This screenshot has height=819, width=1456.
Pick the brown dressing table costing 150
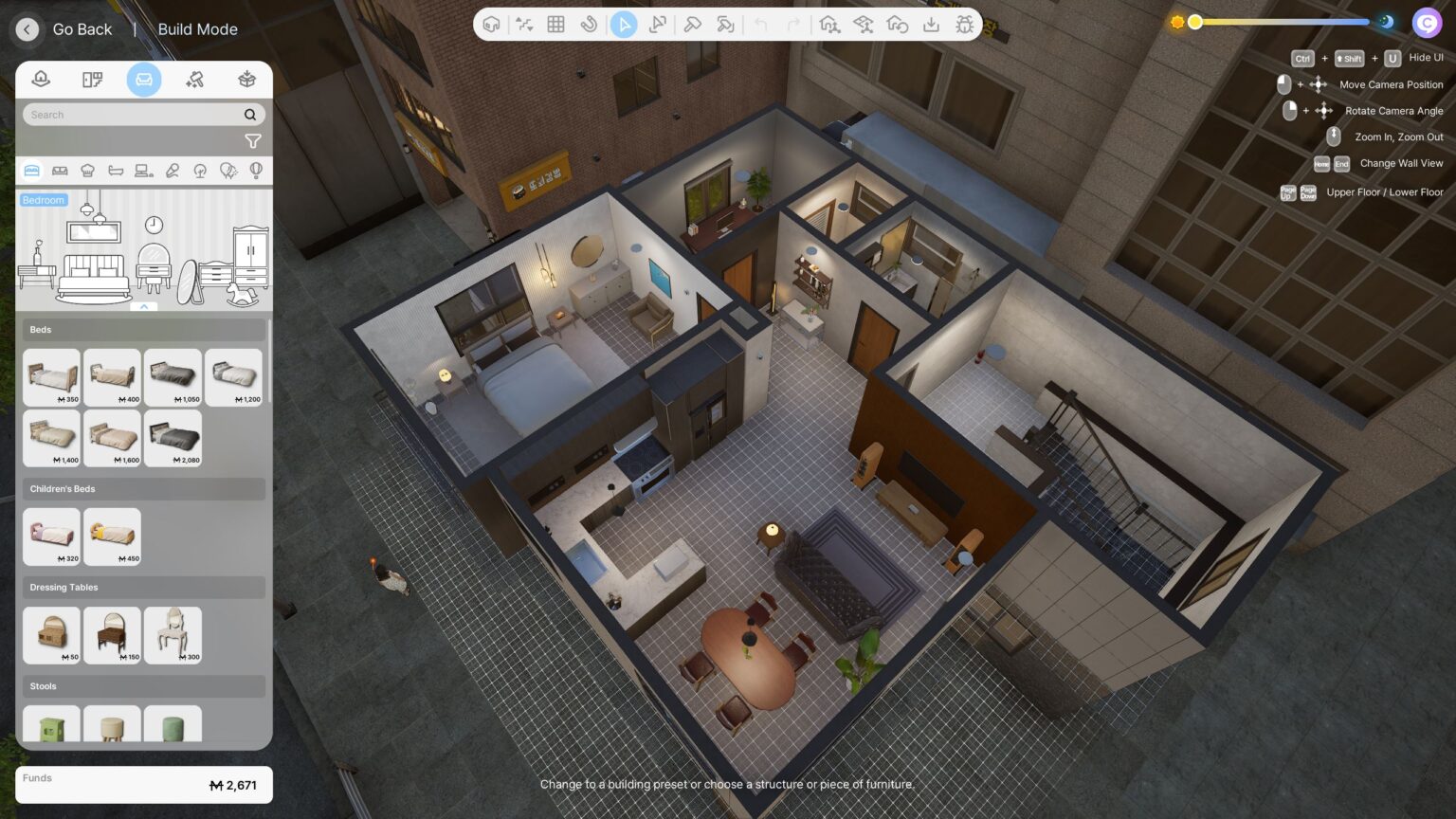pos(112,635)
